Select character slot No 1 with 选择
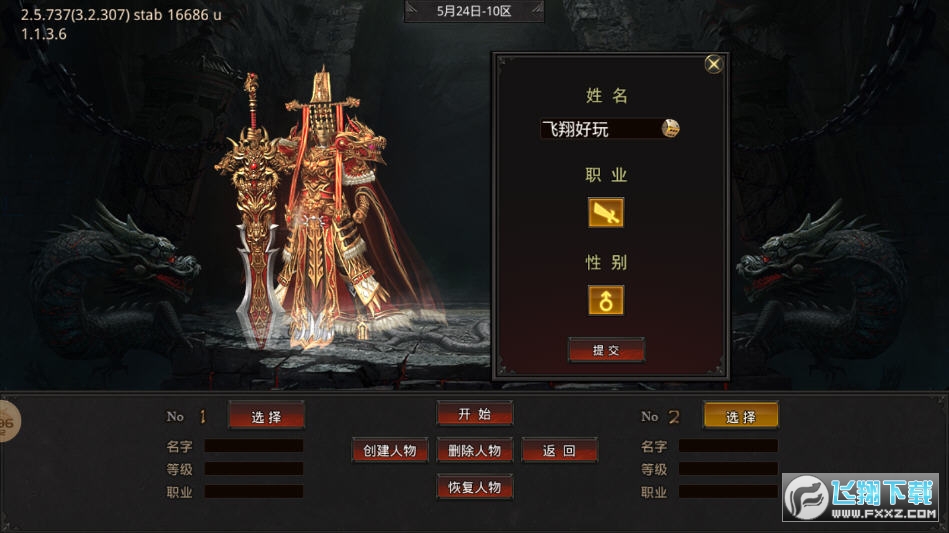Screen dimensions: 949x533 [x=266, y=416]
